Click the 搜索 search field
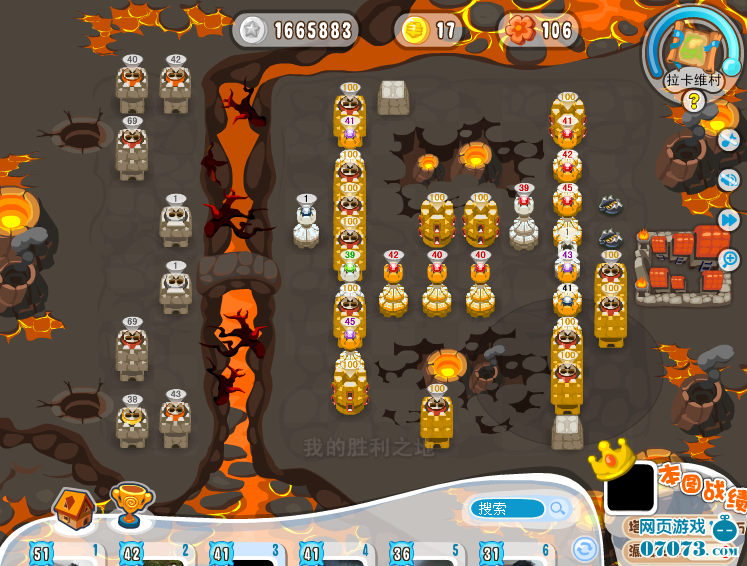Screen dimensions: 747x566 click(508, 509)
